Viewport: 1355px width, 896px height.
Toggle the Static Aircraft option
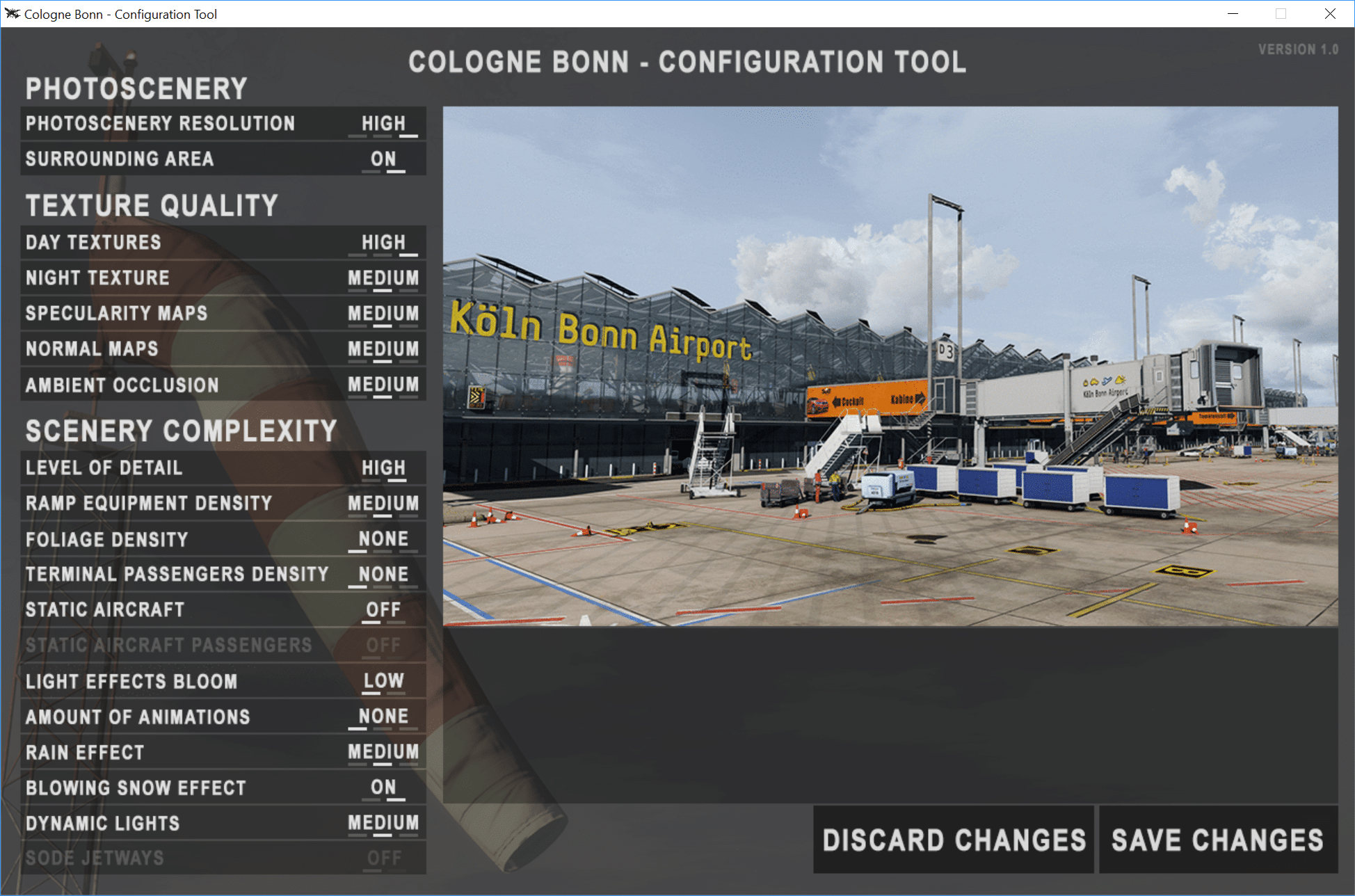click(x=383, y=610)
